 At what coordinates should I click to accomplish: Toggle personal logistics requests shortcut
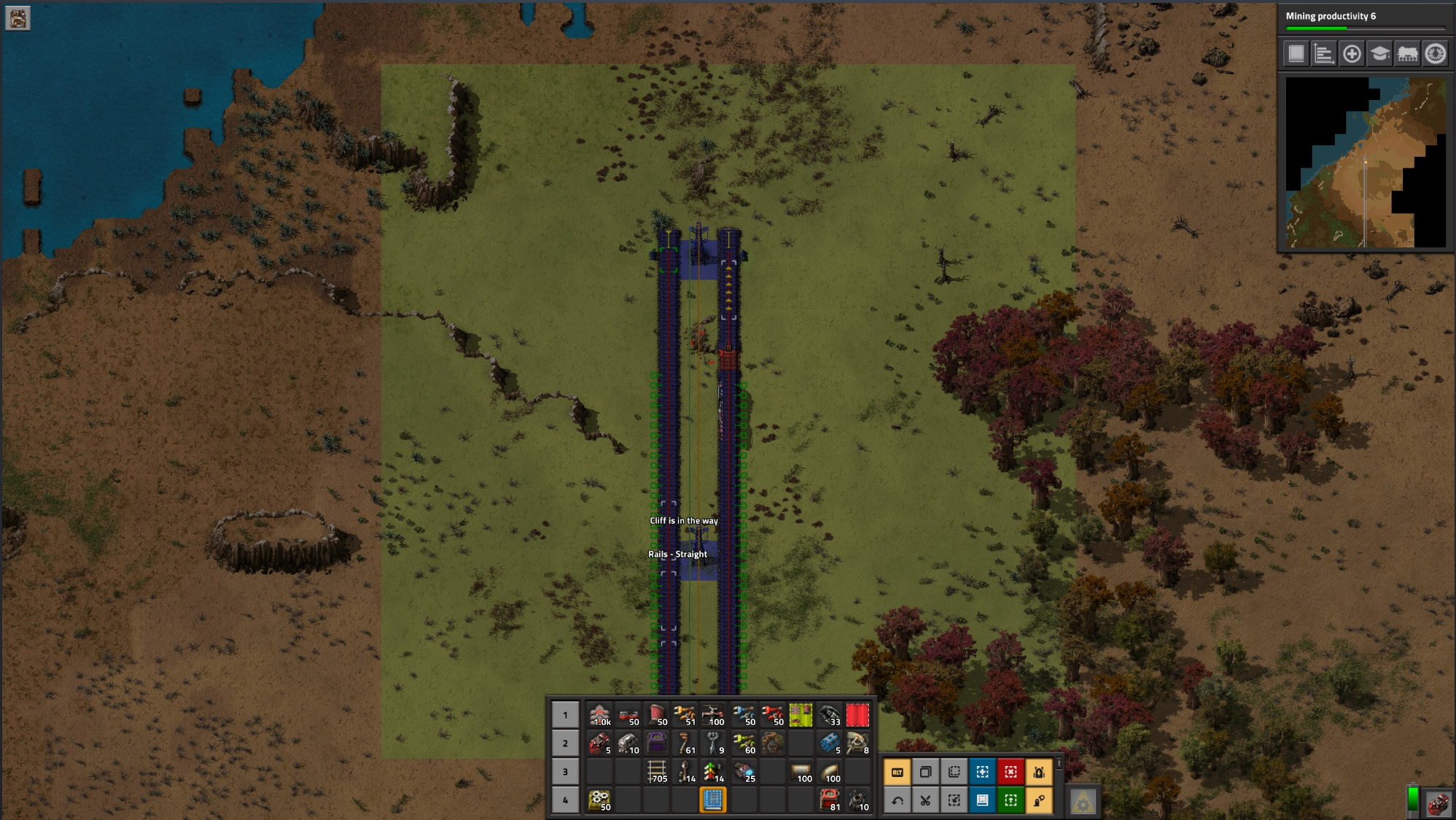(1039, 801)
